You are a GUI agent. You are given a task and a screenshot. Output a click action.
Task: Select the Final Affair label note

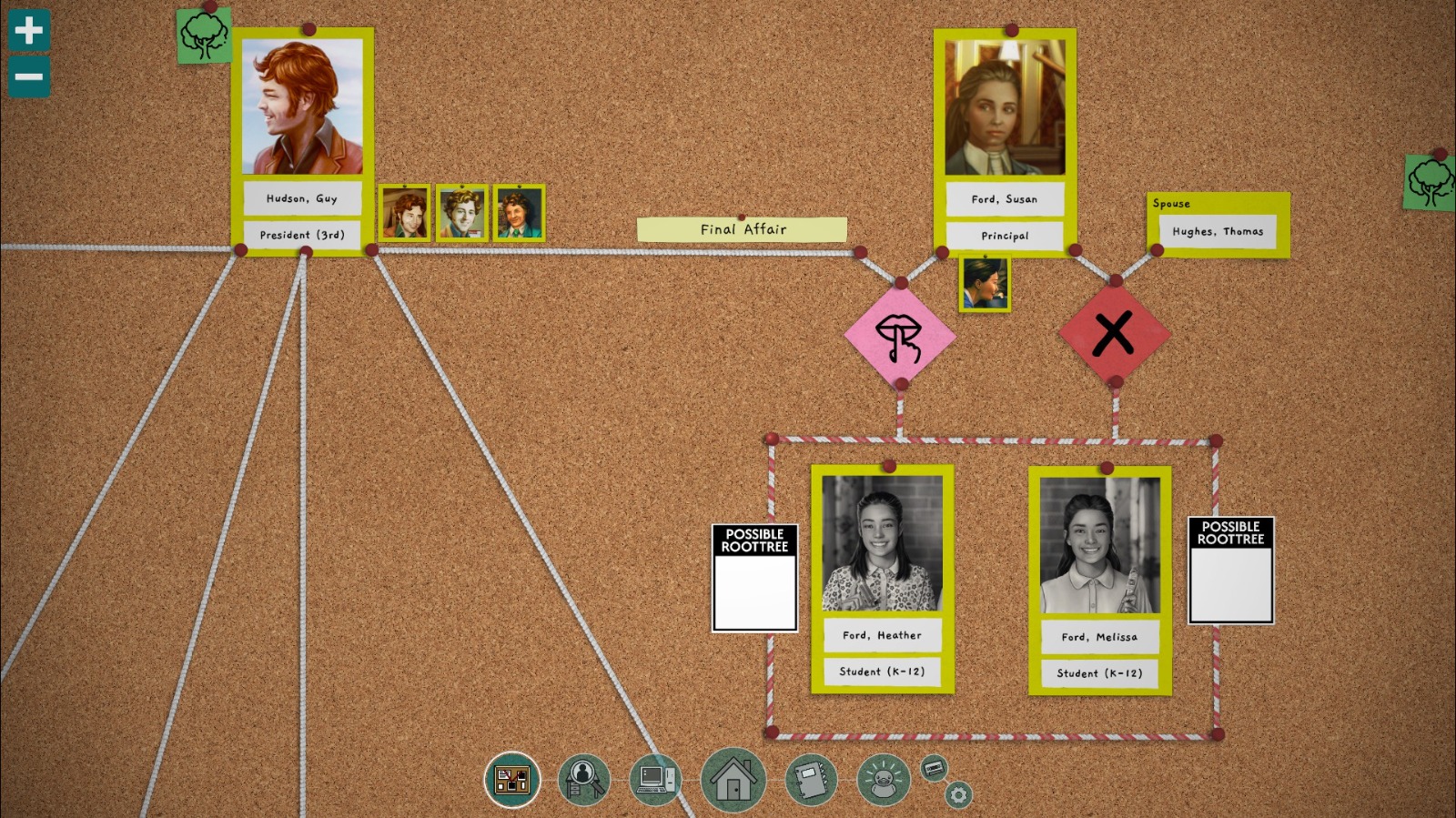pos(743,229)
